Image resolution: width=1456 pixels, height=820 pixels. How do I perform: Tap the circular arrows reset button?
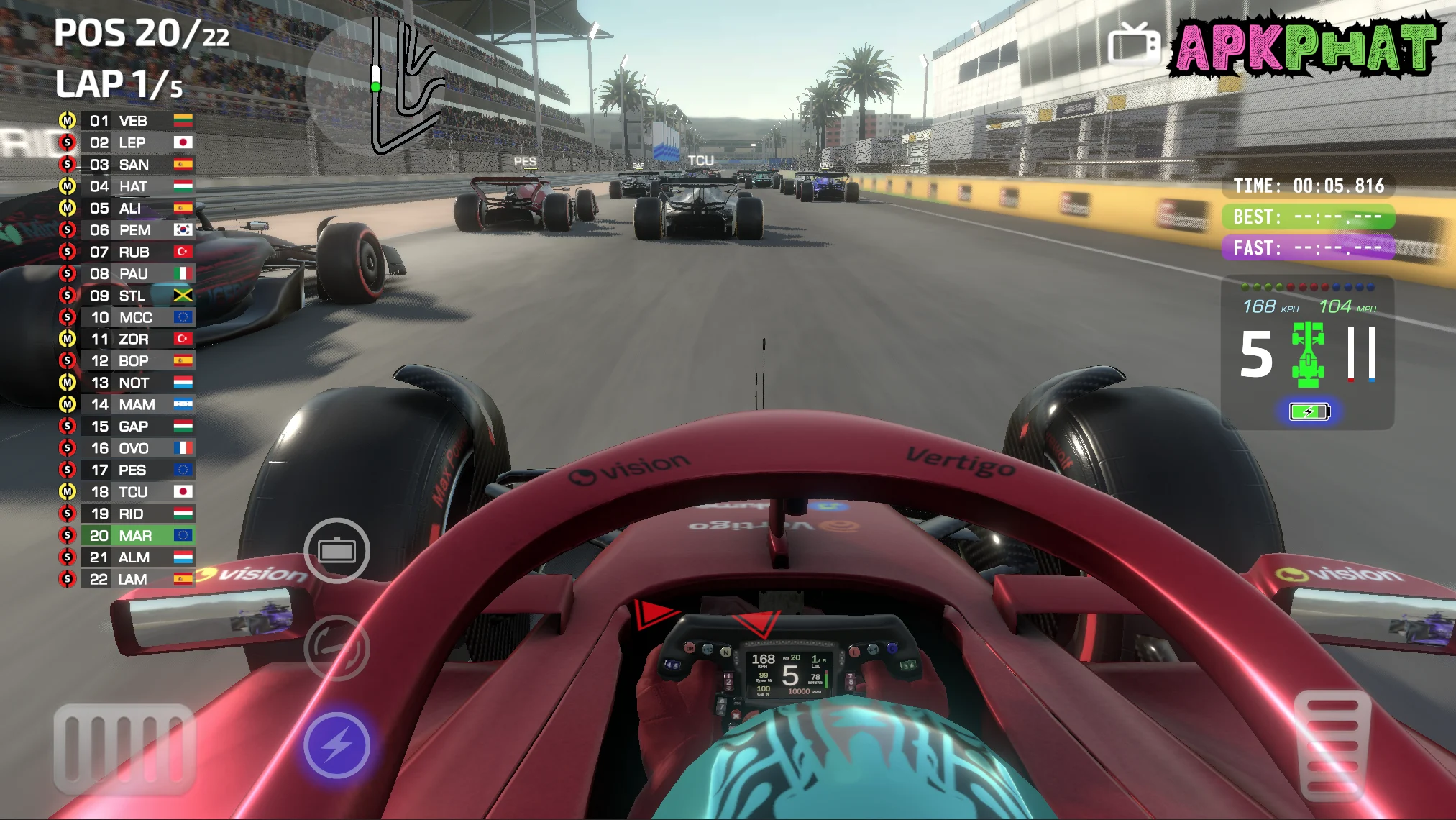(336, 648)
